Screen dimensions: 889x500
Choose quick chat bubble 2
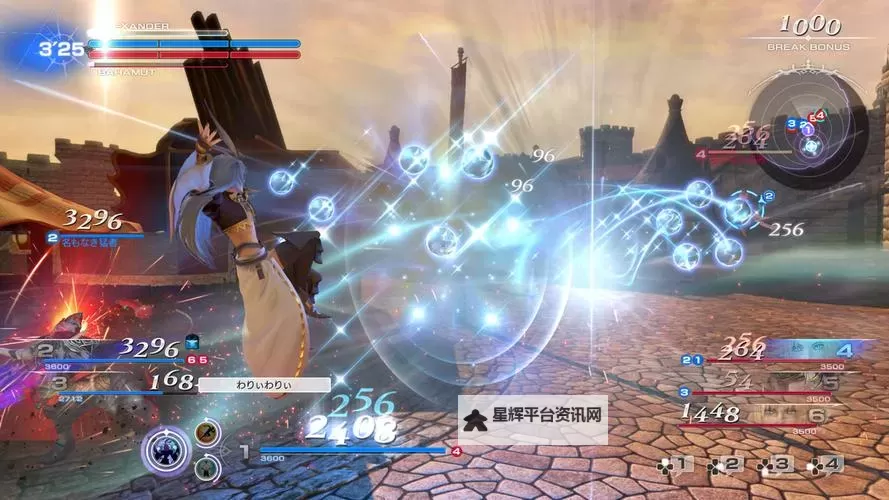[x=725, y=464]
